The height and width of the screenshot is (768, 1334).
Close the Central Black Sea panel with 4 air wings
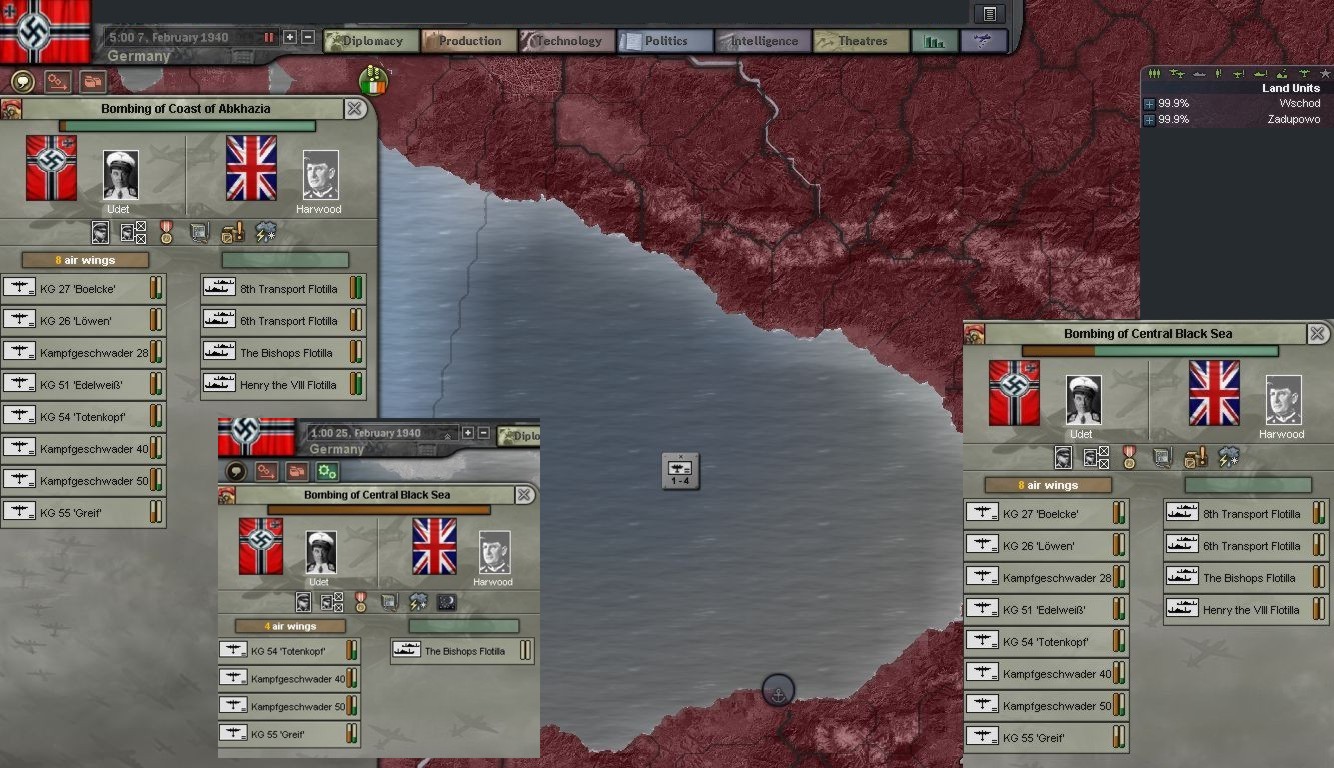(x=524, y=495)
